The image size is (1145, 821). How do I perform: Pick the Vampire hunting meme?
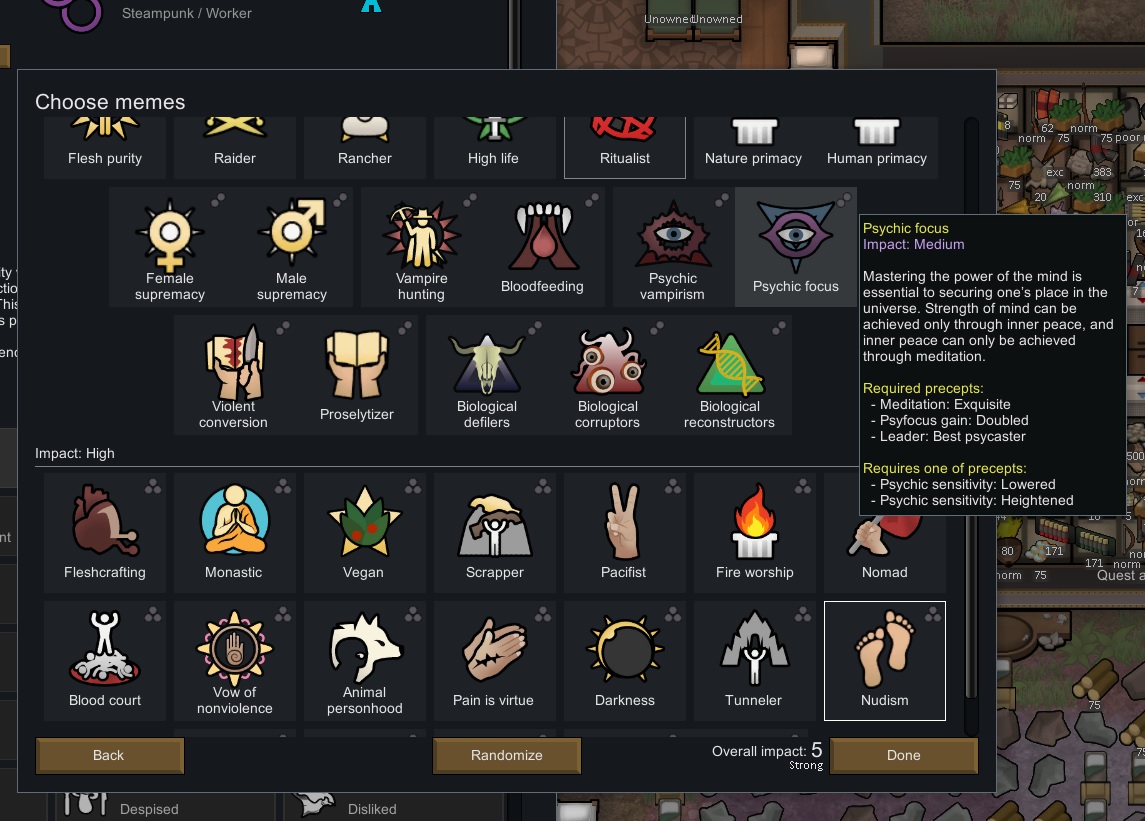(421, 247)
